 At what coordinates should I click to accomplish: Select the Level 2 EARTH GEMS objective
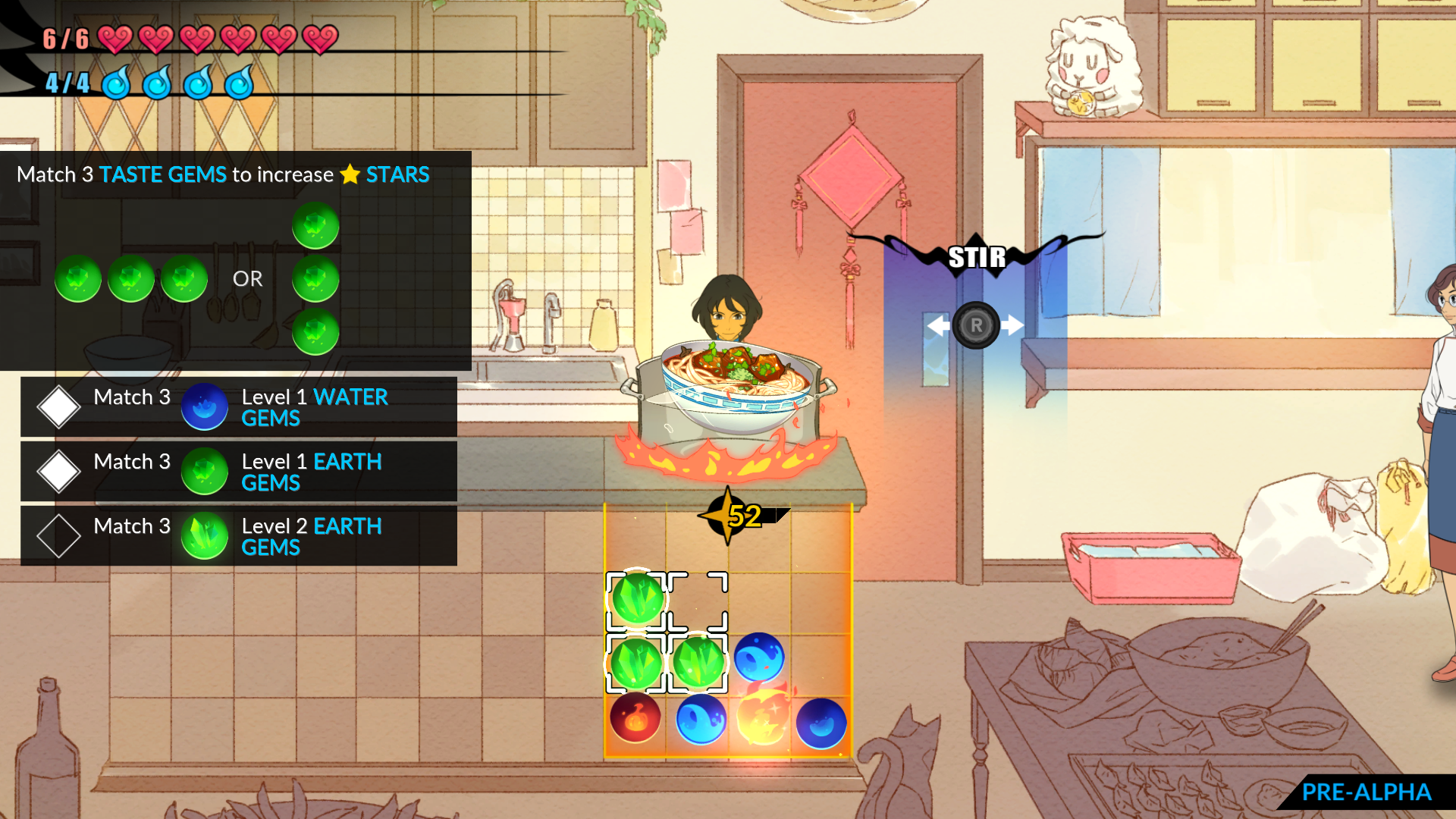238,536
